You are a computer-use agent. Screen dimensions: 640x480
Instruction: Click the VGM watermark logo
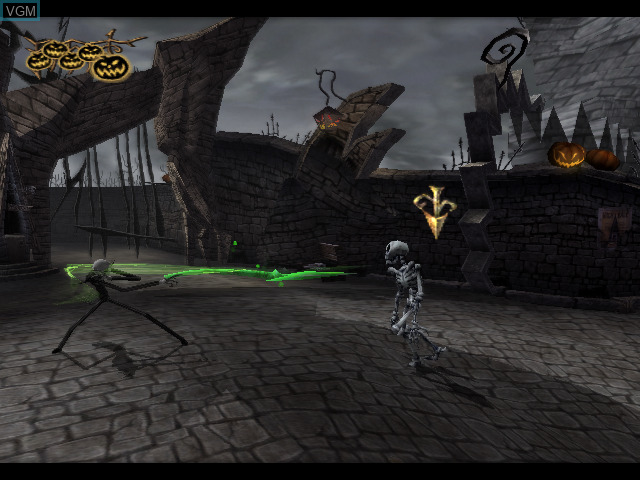coord(20,10)
